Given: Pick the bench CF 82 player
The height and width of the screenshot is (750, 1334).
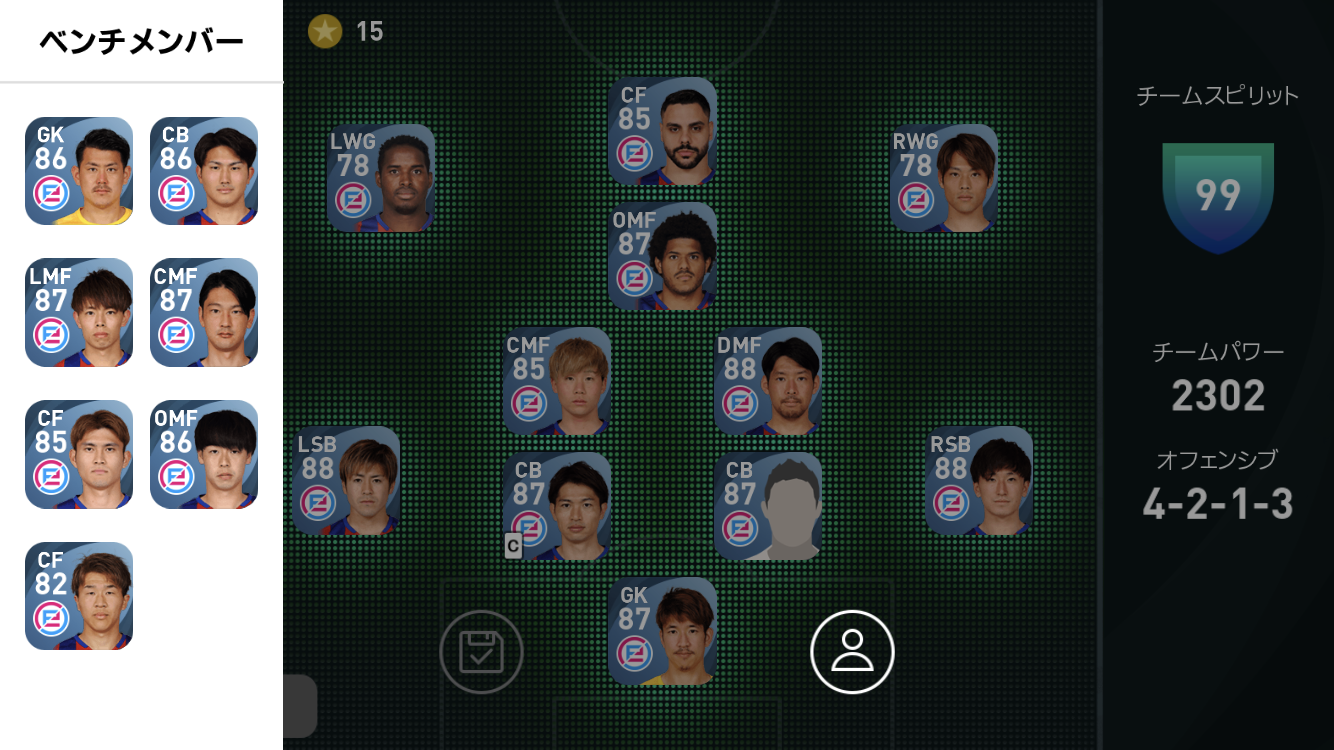Looking at the screenshot, I should 79,596.
